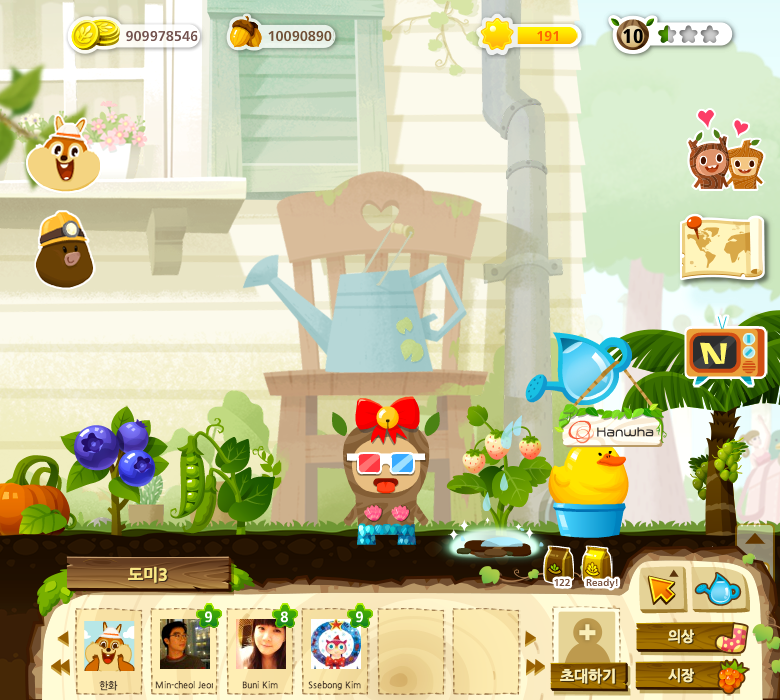Select the arrow cursor tool
The height and width of the screenshot is (700, 780).
pyautogui.click(x=661, y=590)
